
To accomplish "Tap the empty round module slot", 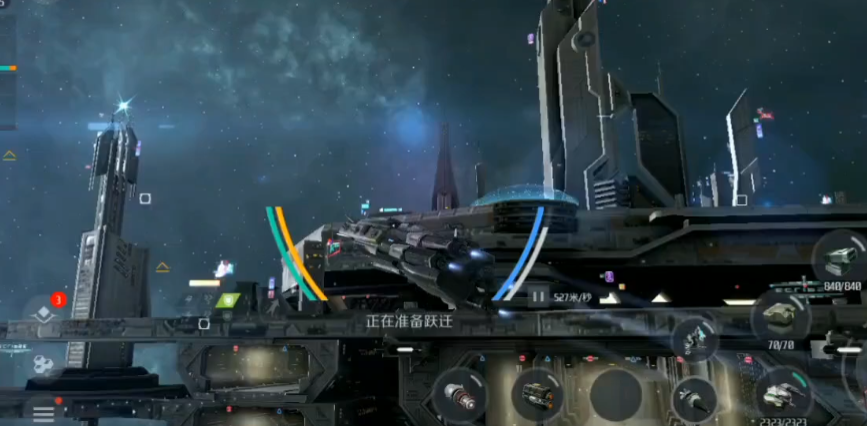I will (x=615, y=394).
